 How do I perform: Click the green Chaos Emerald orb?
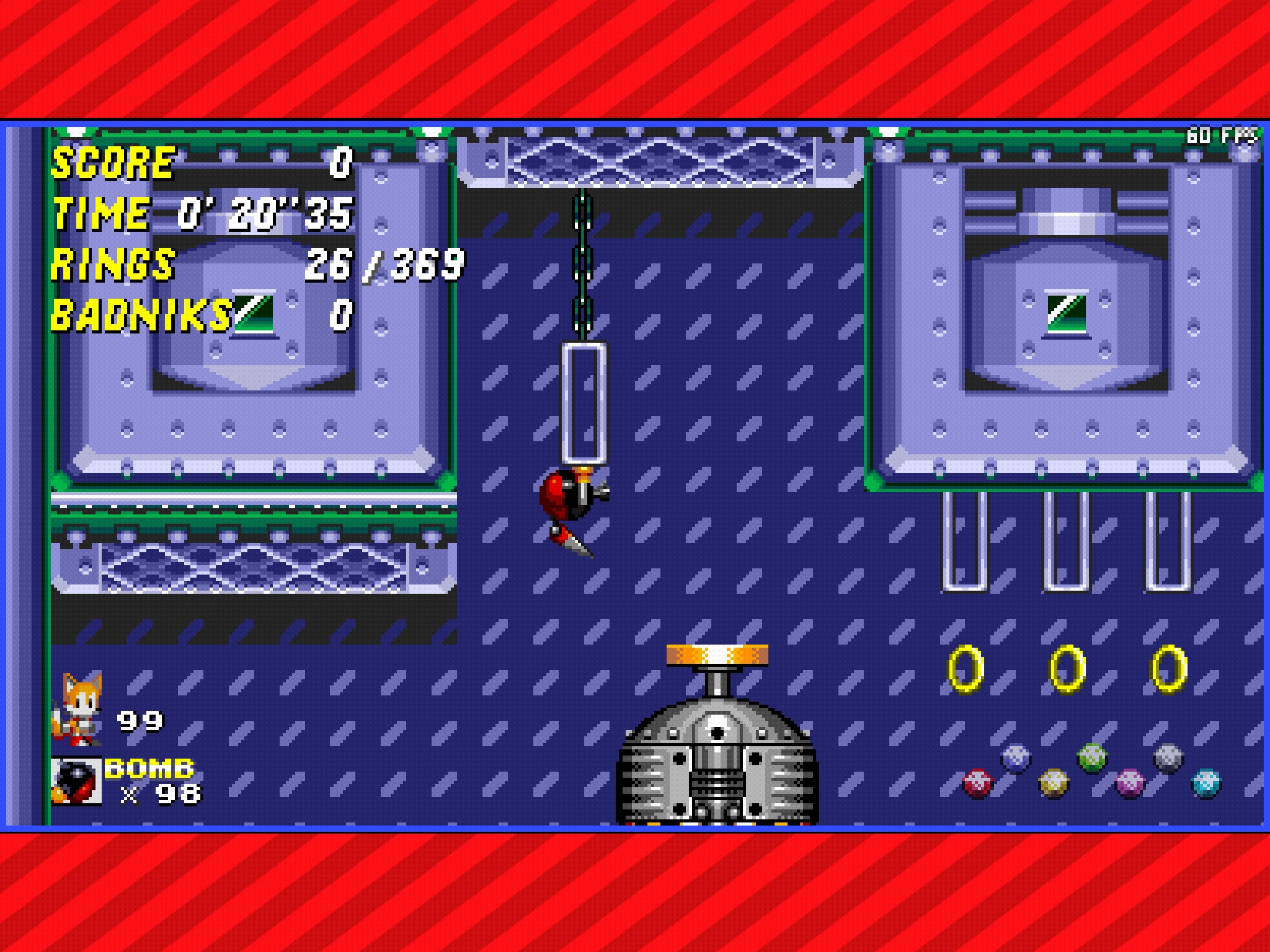tap(1092, 757)
